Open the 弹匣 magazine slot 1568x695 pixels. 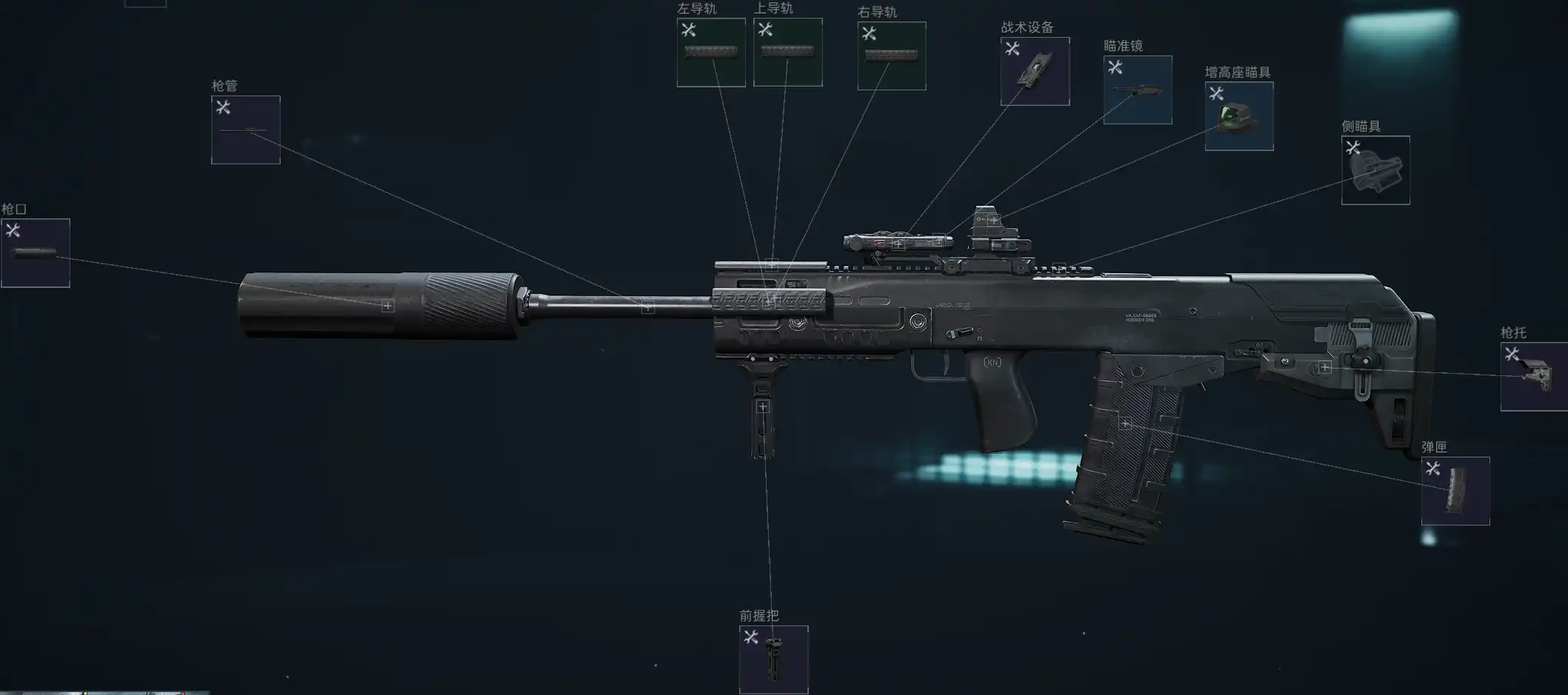(1455, 491)
